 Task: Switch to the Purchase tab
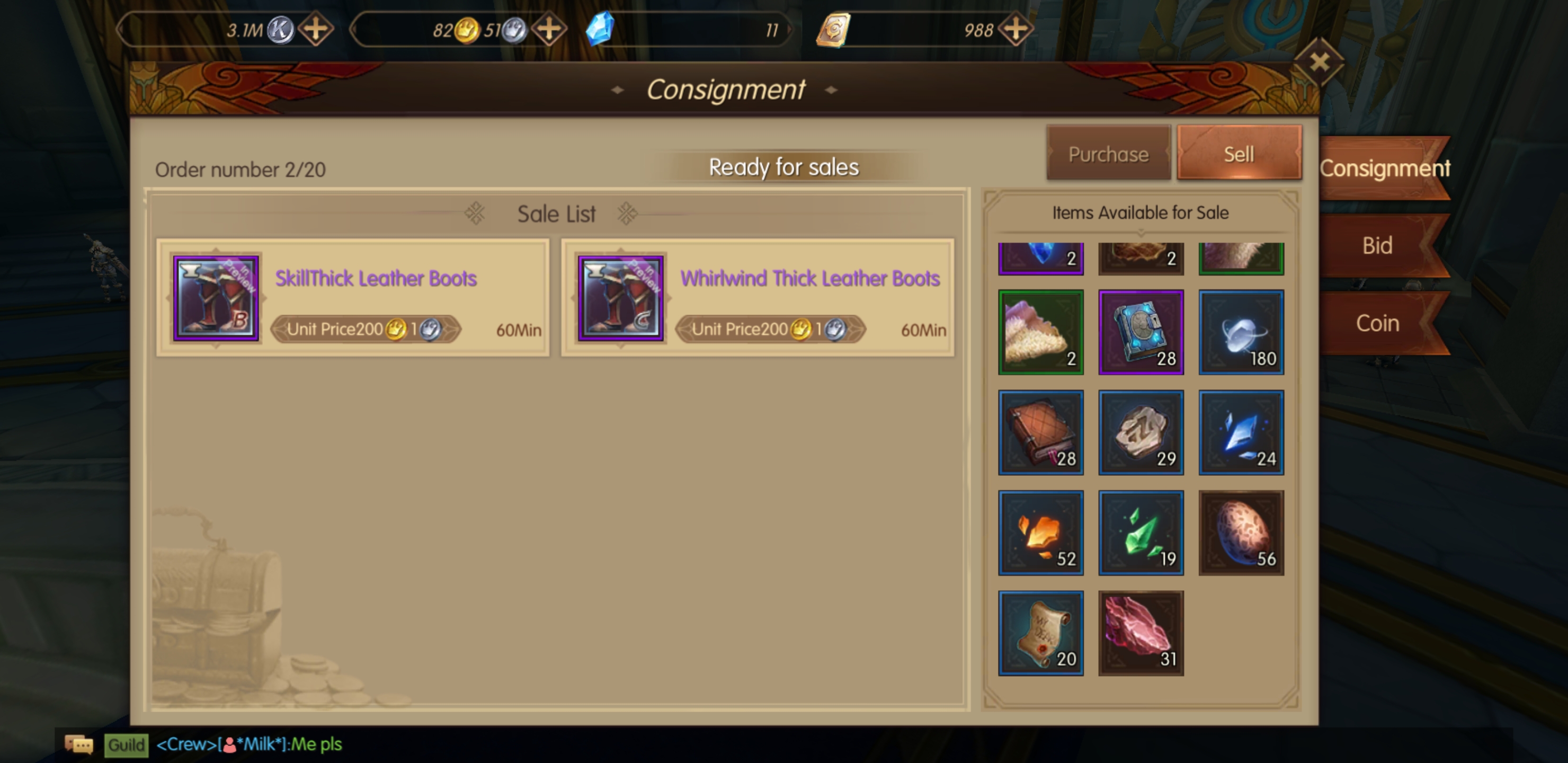(1108, 154)
